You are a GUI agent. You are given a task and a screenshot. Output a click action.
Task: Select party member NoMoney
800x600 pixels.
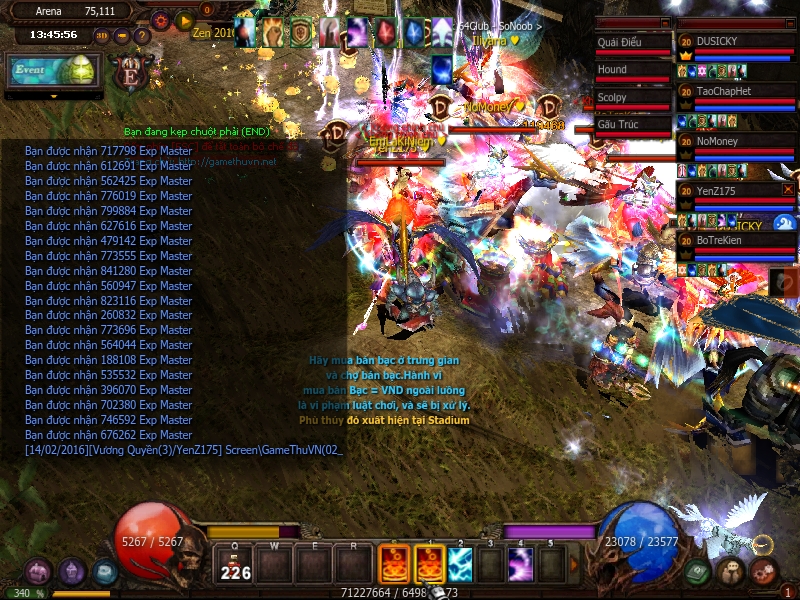click(x=735, y=141)
